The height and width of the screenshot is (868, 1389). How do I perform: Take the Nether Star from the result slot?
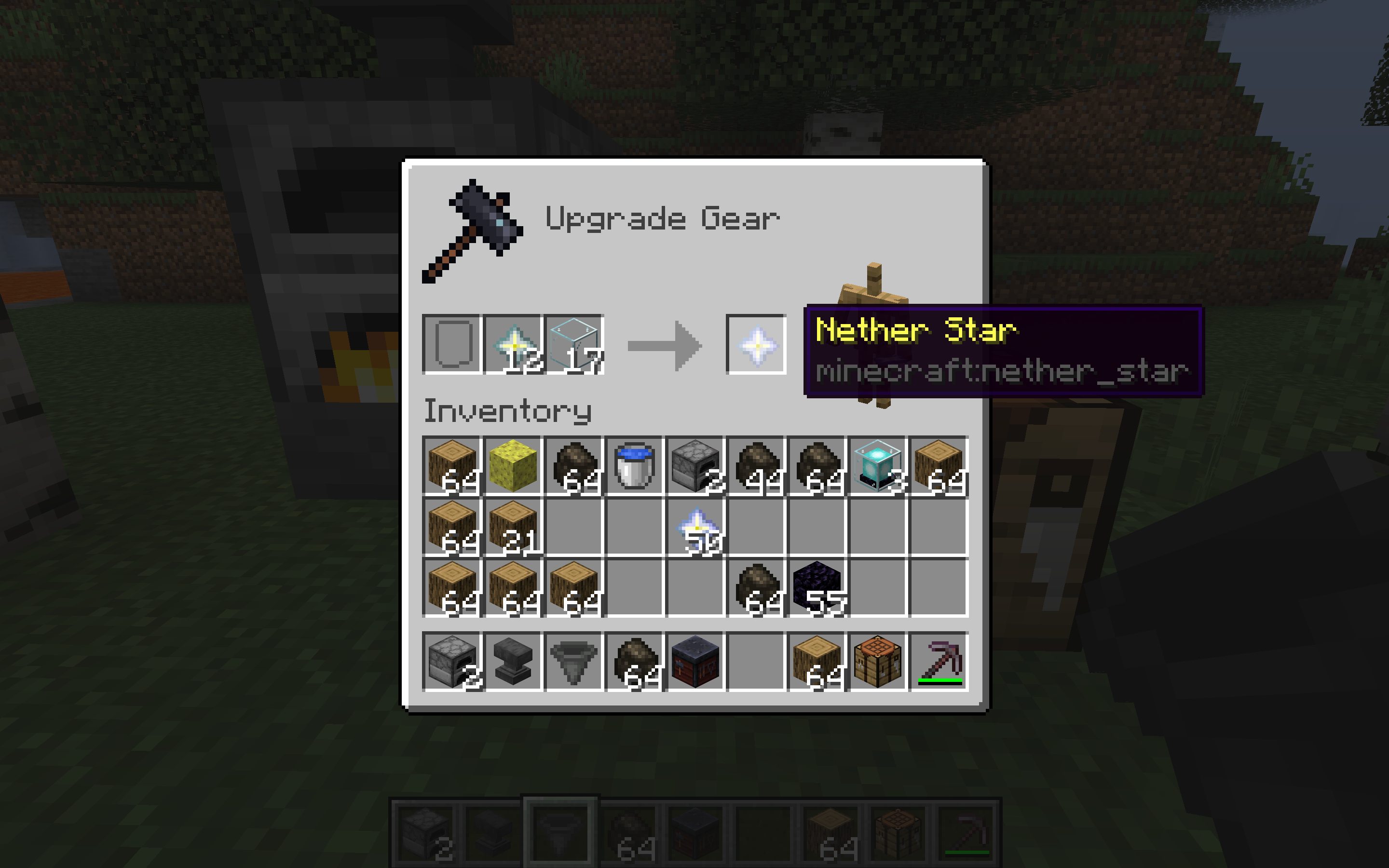pyautogui.click(x=756, y=344)
